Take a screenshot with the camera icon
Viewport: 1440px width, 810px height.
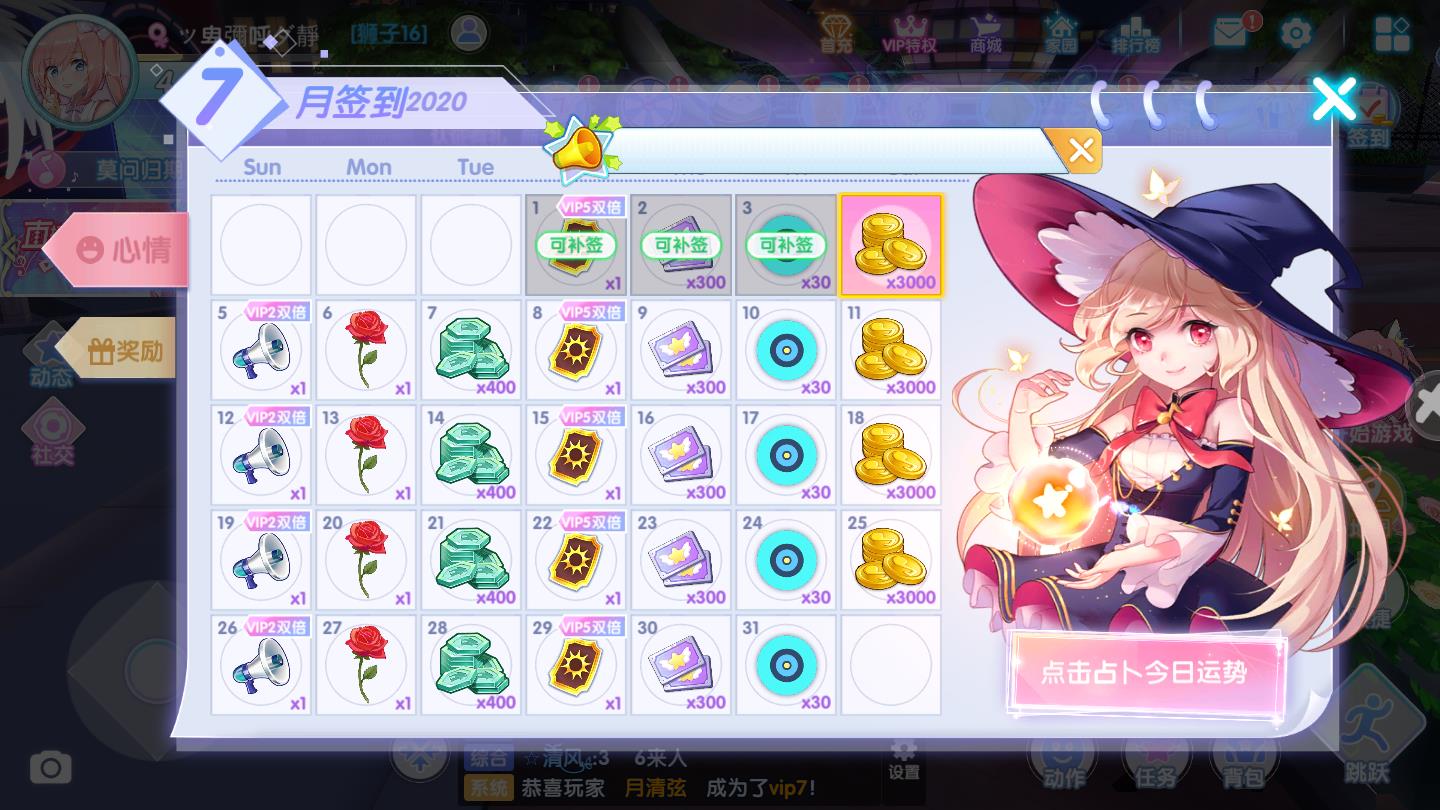pyautogui.click(x=50, y=767)
